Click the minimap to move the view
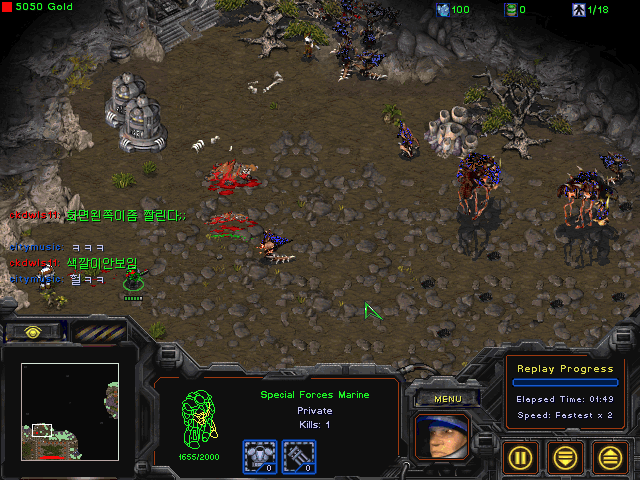Viewport: 640px width, 480px height. click(70, 411)
